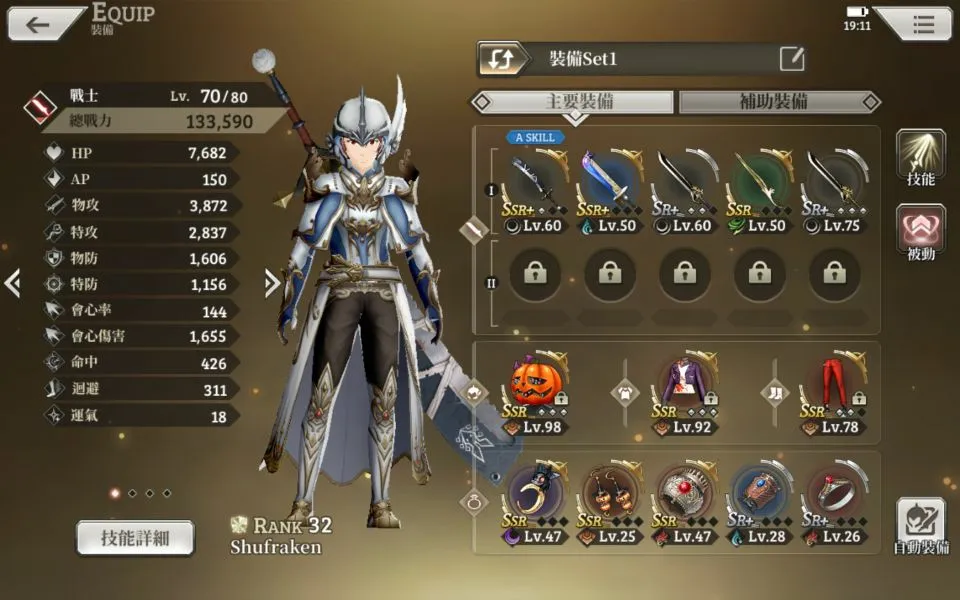Select the green-aura weapon Lv.50 slot
Image resolution: width=960 pixels, height=600 pixels.
tap(759, 182)
